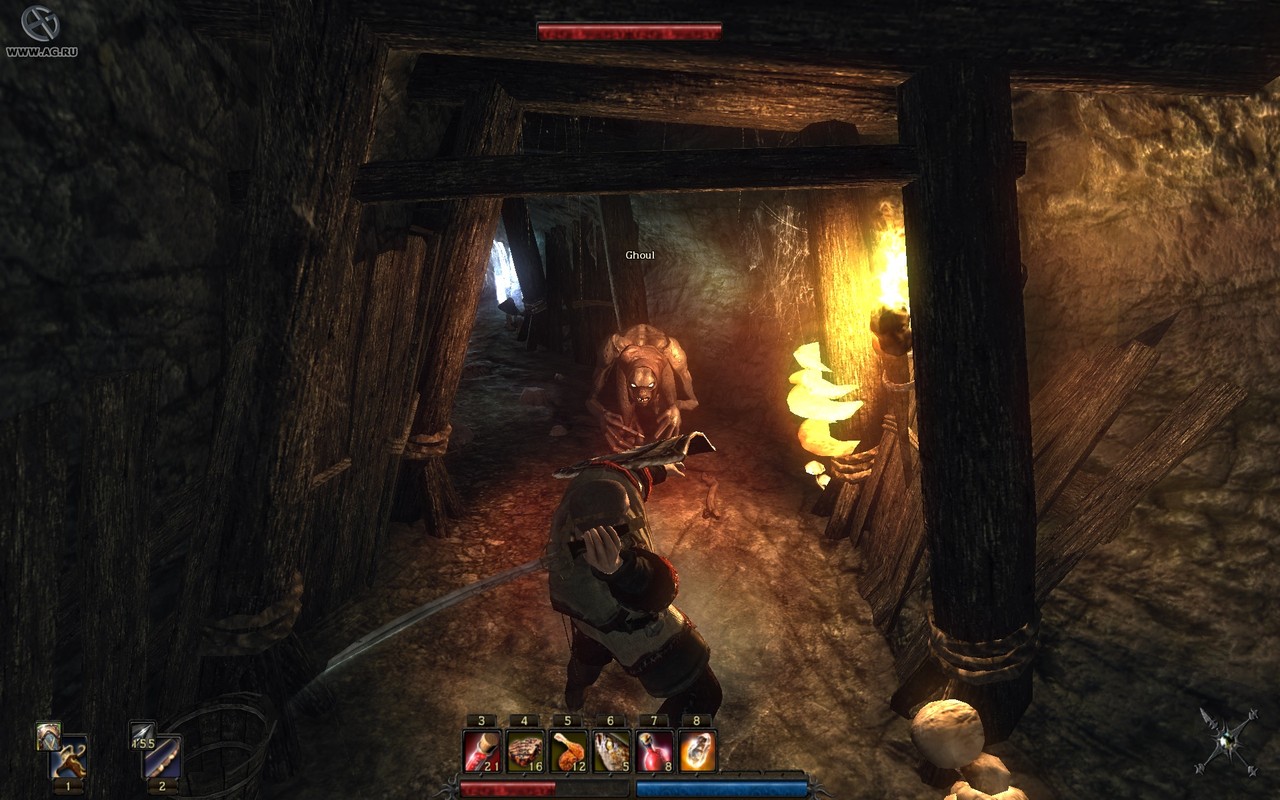Viewport: 1280px width, 800px height.
Task: Click the shield icon above slot 1
Action: (x=48, y=735)
